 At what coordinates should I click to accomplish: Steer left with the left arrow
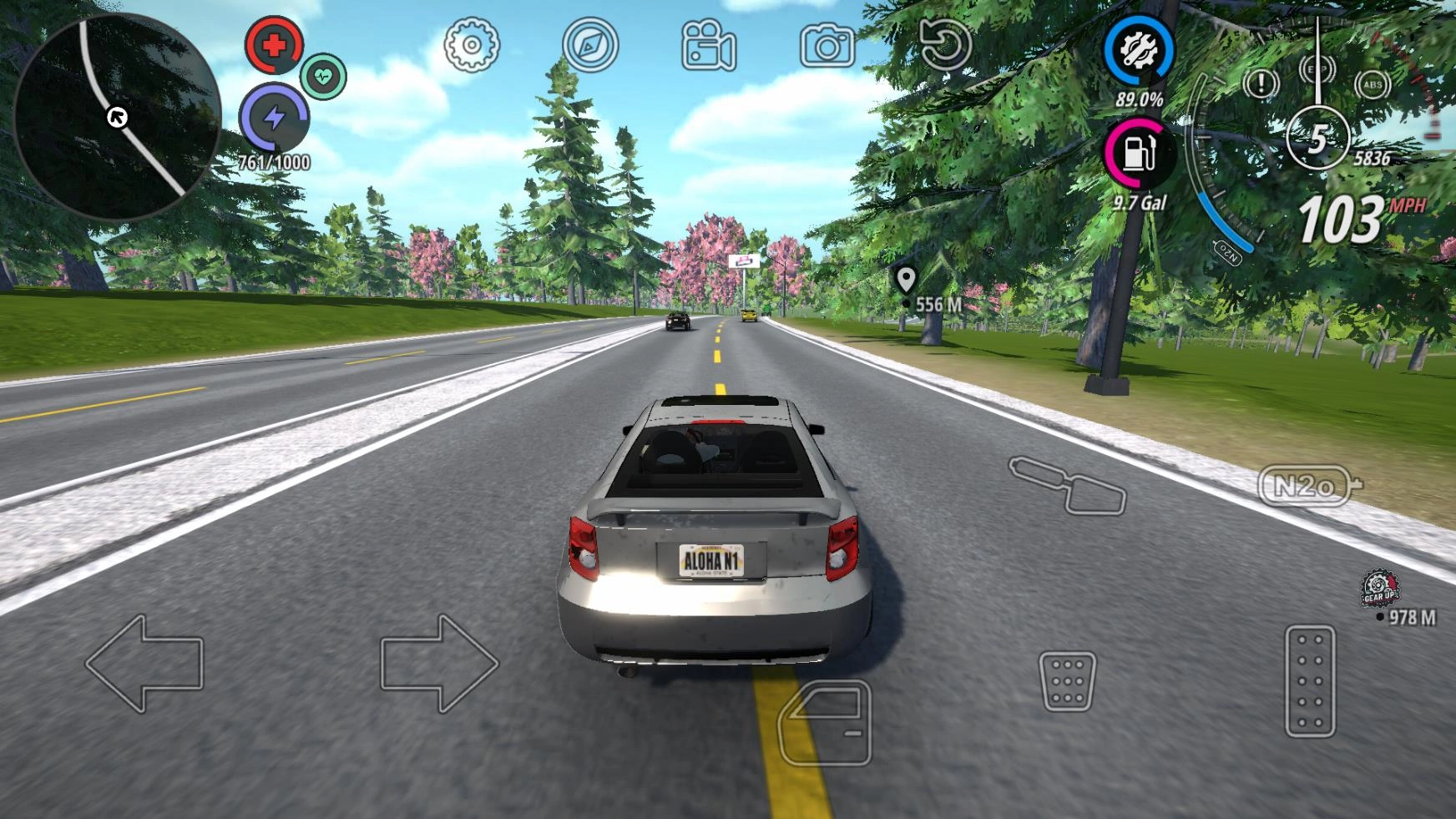coord(144,664)
